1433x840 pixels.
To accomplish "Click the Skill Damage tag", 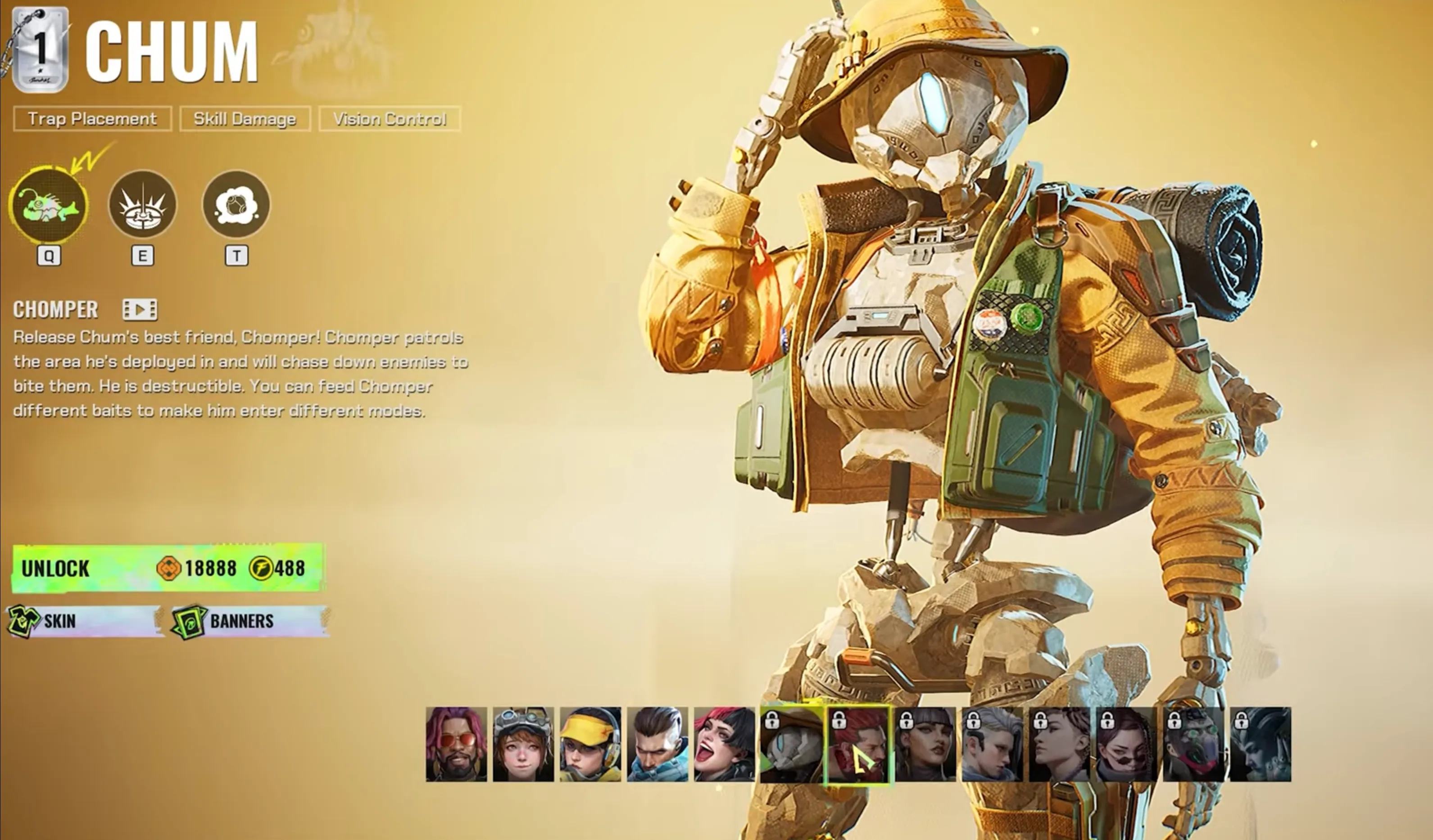I will point(245,119).
